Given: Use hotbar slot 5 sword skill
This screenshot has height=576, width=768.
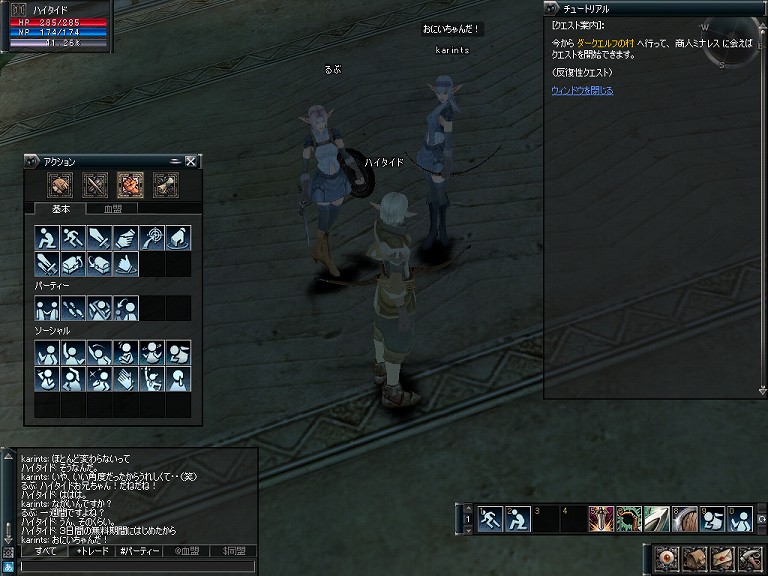Looking at the screenshot, I should tap(601, 518).
